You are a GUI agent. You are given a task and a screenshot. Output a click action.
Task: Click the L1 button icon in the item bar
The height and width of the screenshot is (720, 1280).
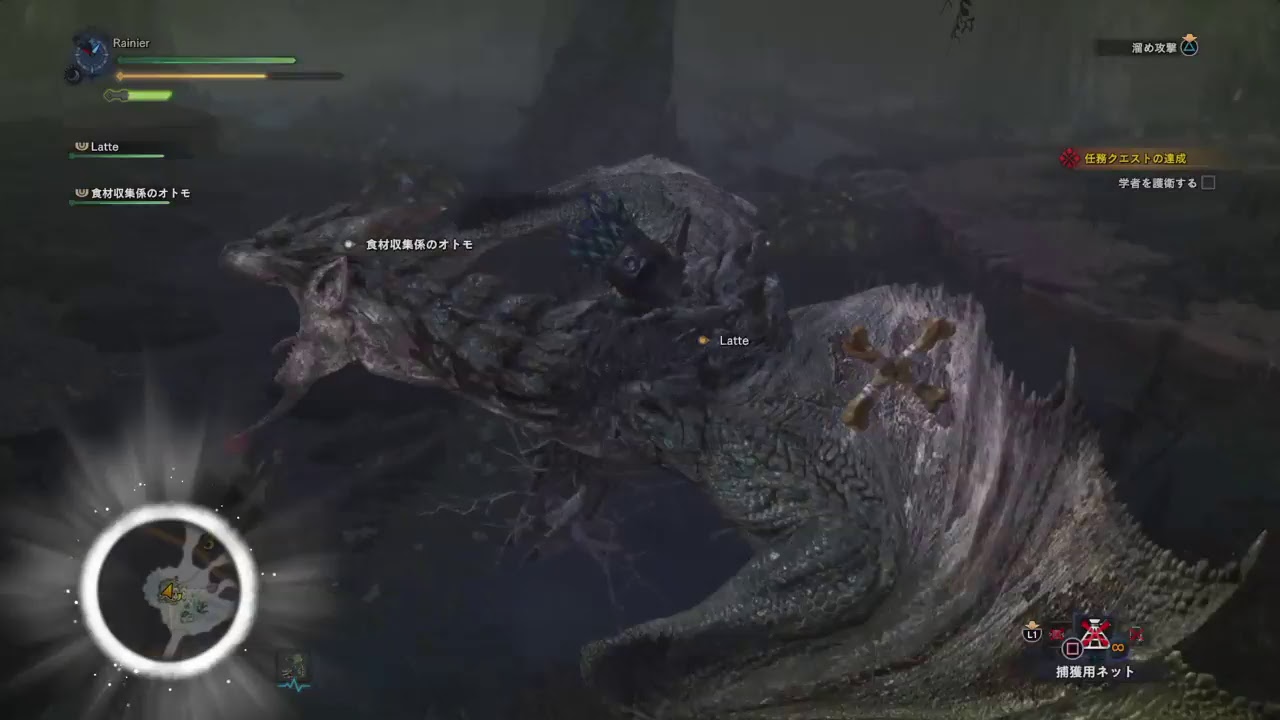click(1031, 632)
